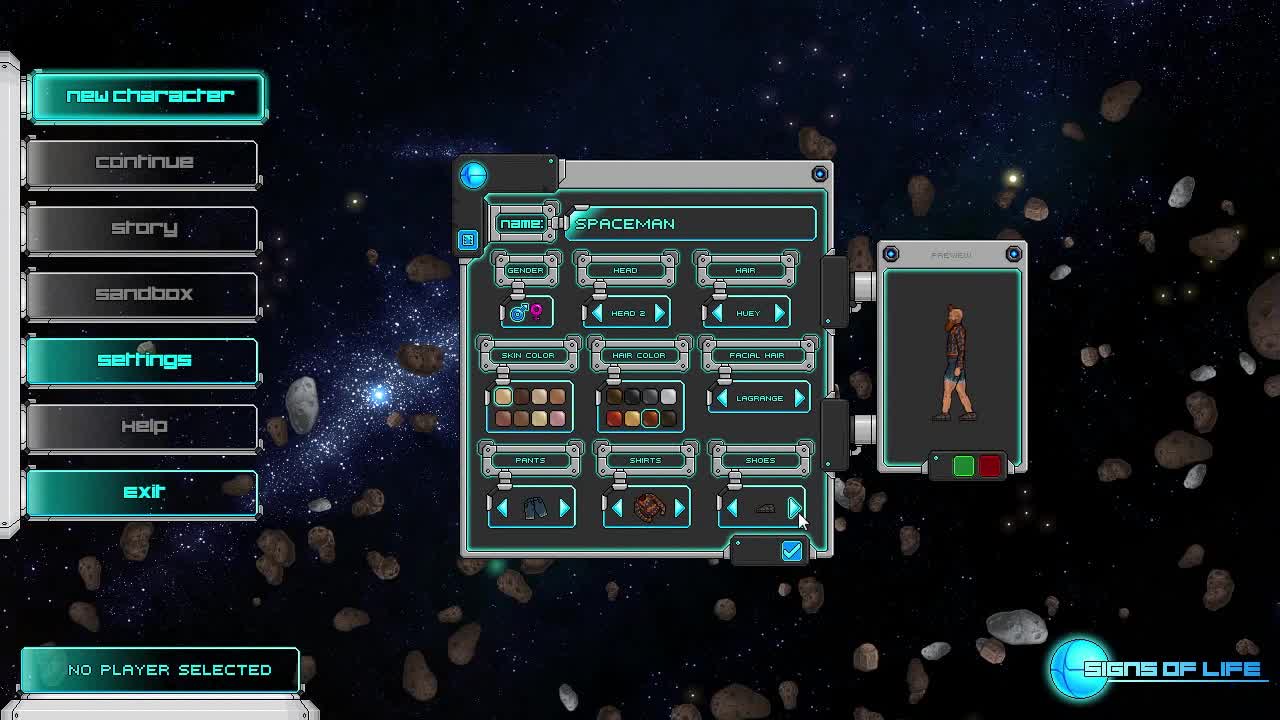Click the gear icon atop the character panel
This screenshot has height=720, width=1280.
(820, 172)
